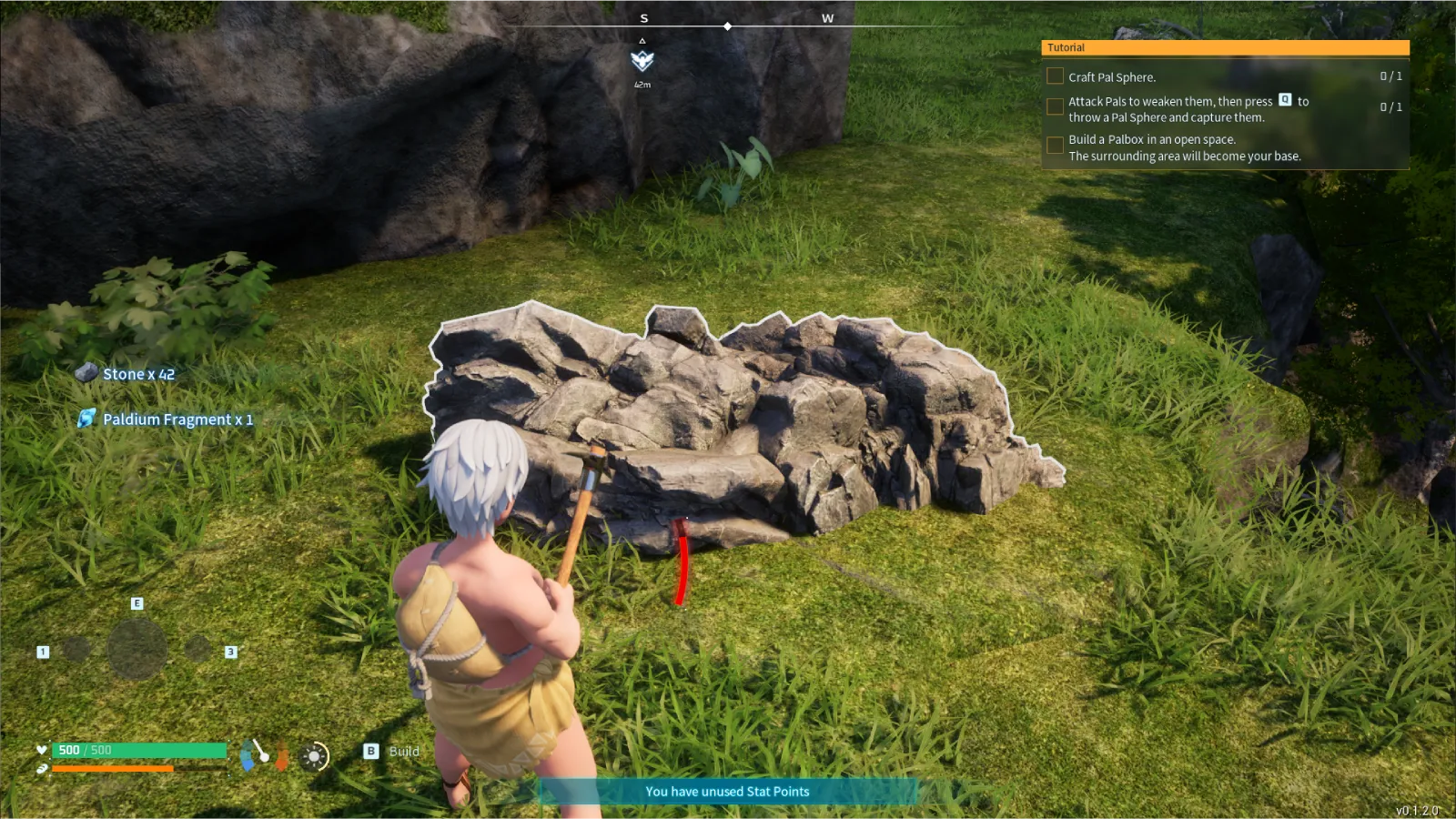Choose the Build option label
Screen dimensions: 1456x819
pyautogui.click(x=404, y=752)
